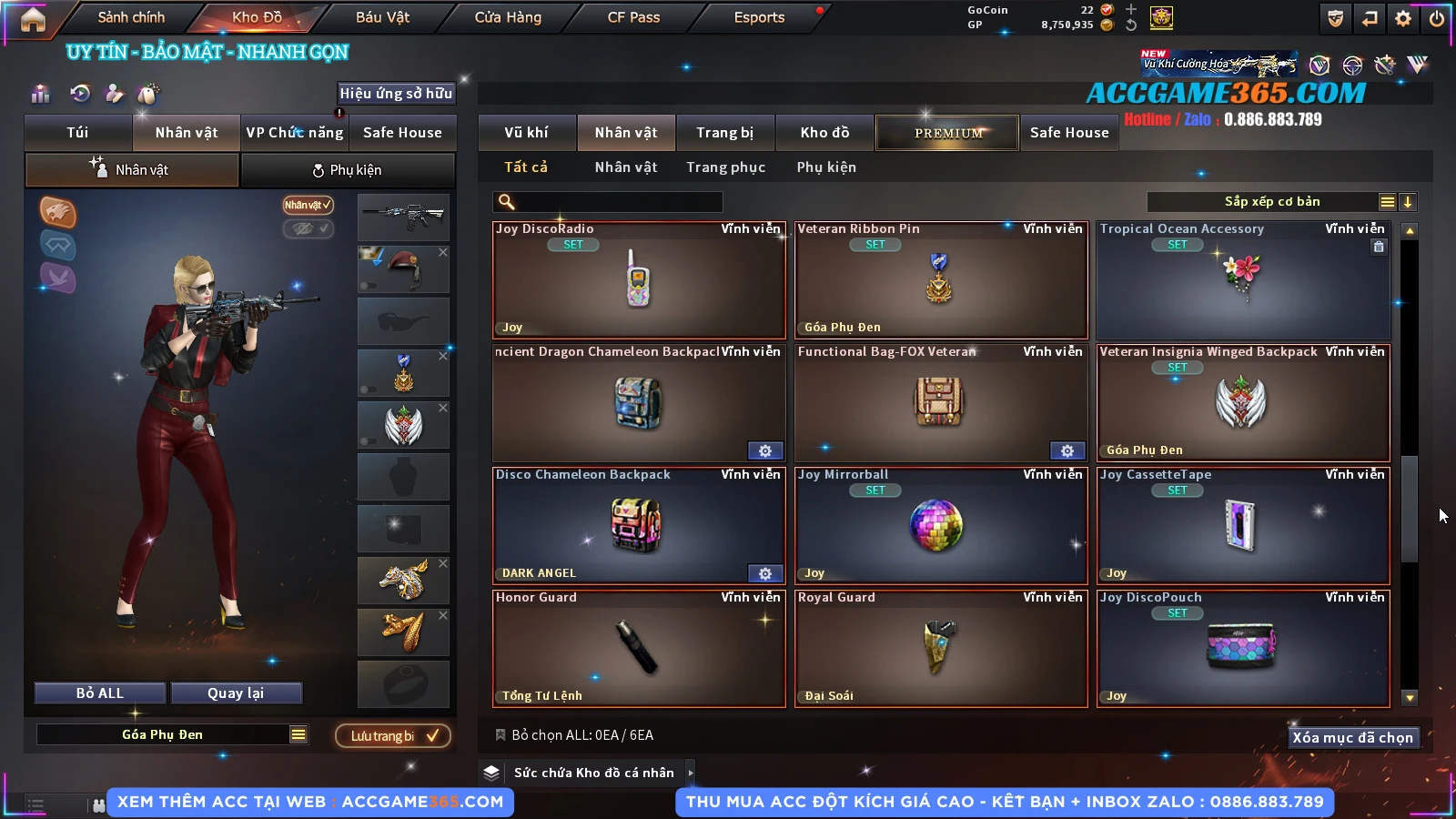1456x819 pixels.
Task: Click the Quay lại button
Action: (236, 693)
